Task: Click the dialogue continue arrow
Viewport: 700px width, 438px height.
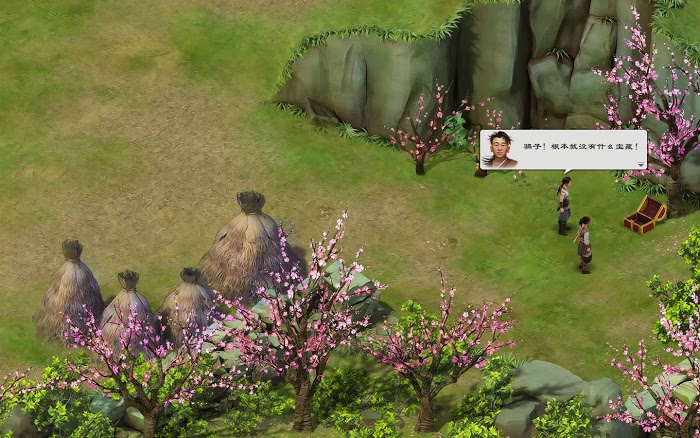Action: tap(640, 164)
